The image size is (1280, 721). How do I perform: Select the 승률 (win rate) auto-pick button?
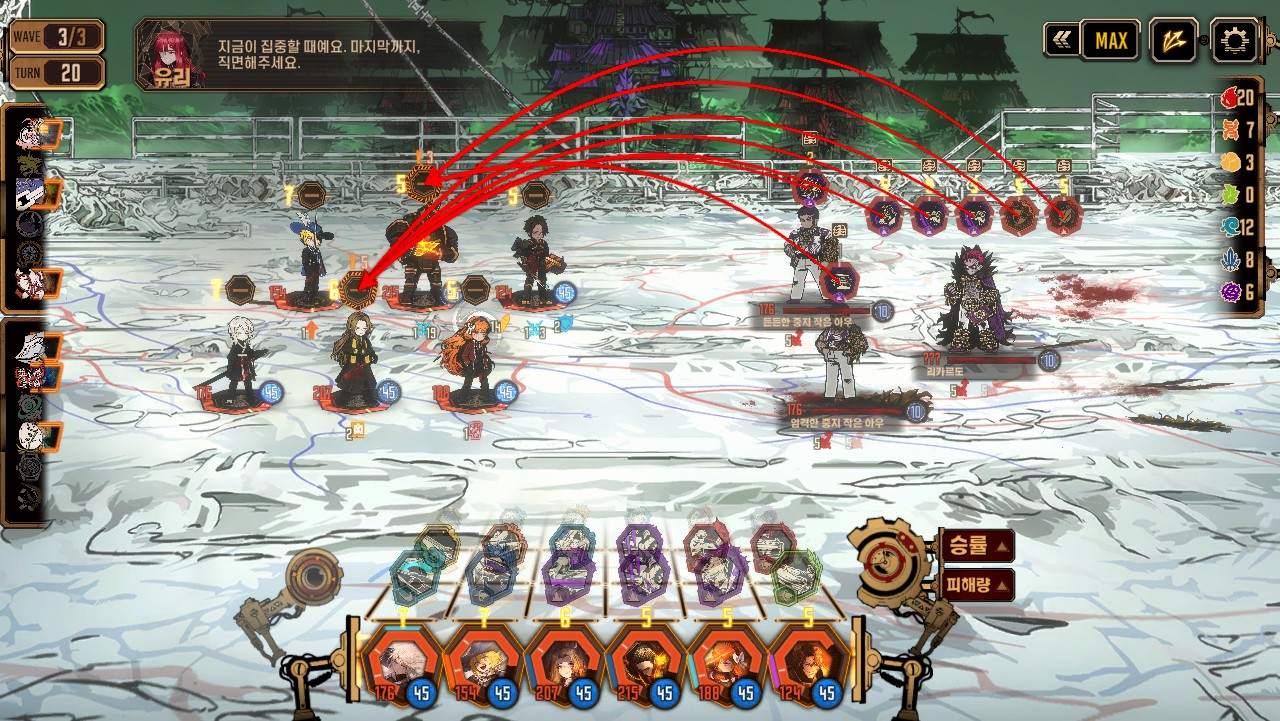tap(976, 546)
